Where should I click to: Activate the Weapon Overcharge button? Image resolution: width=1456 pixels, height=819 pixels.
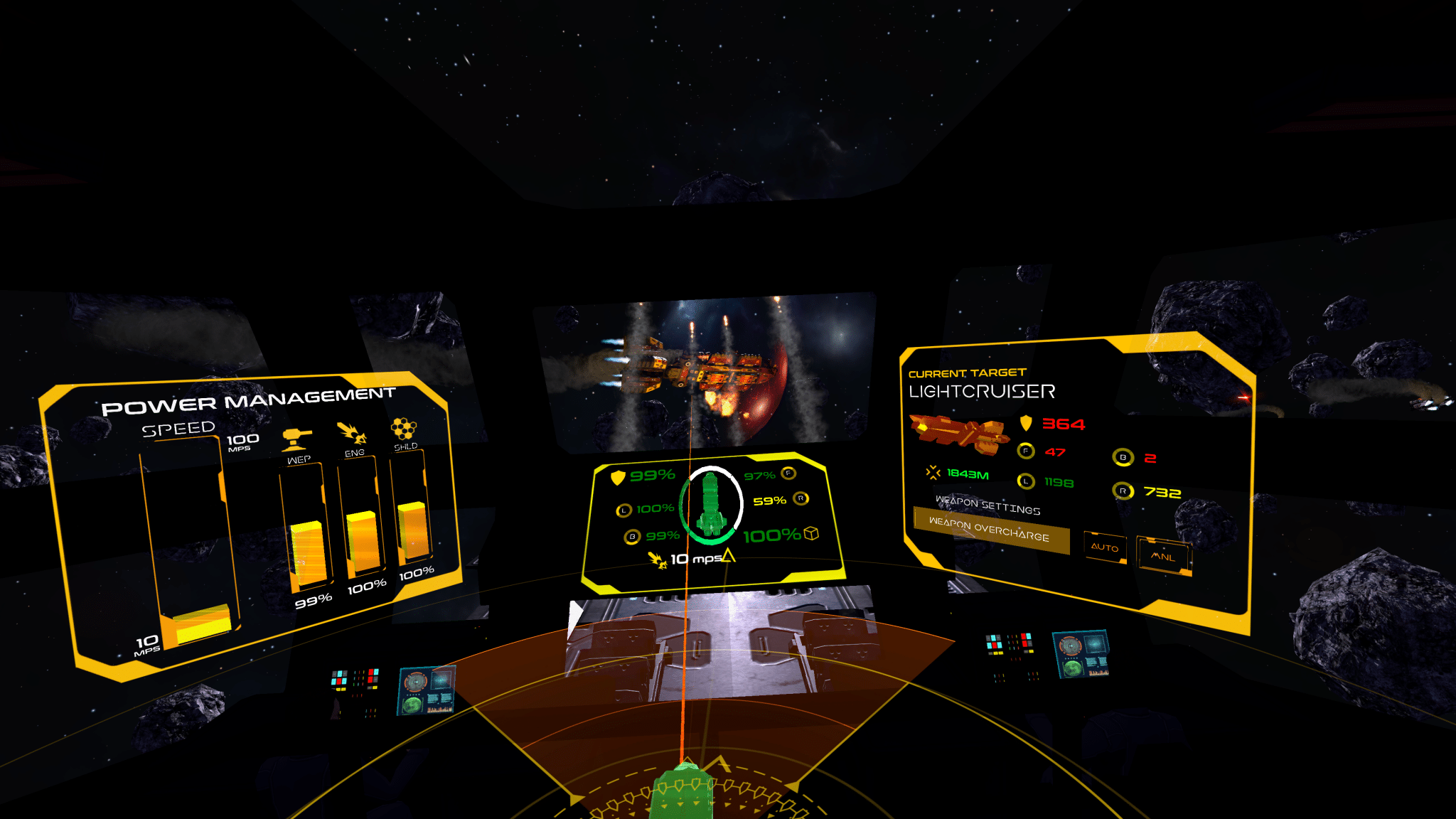[x=990, y=530]
